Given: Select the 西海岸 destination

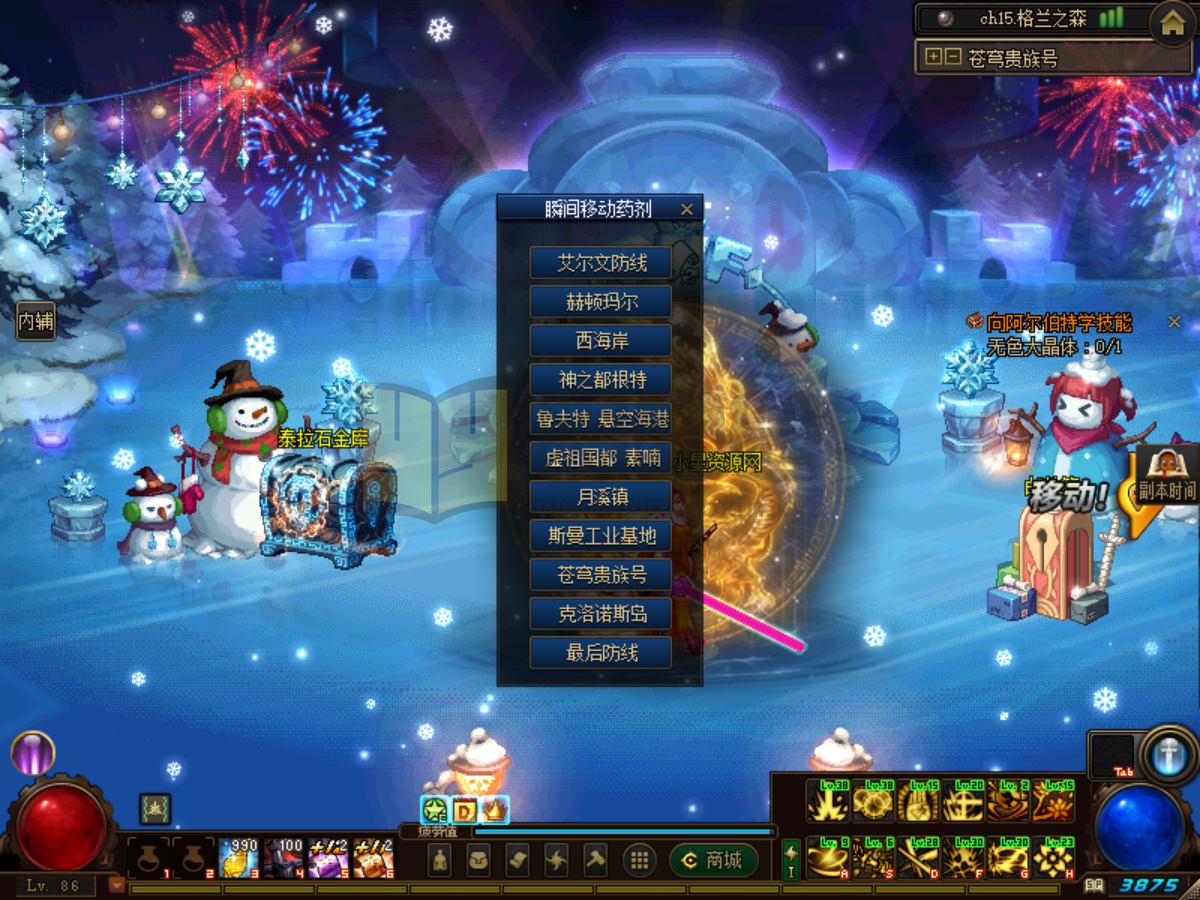Looking at the screenshot, I should point(601,341).
